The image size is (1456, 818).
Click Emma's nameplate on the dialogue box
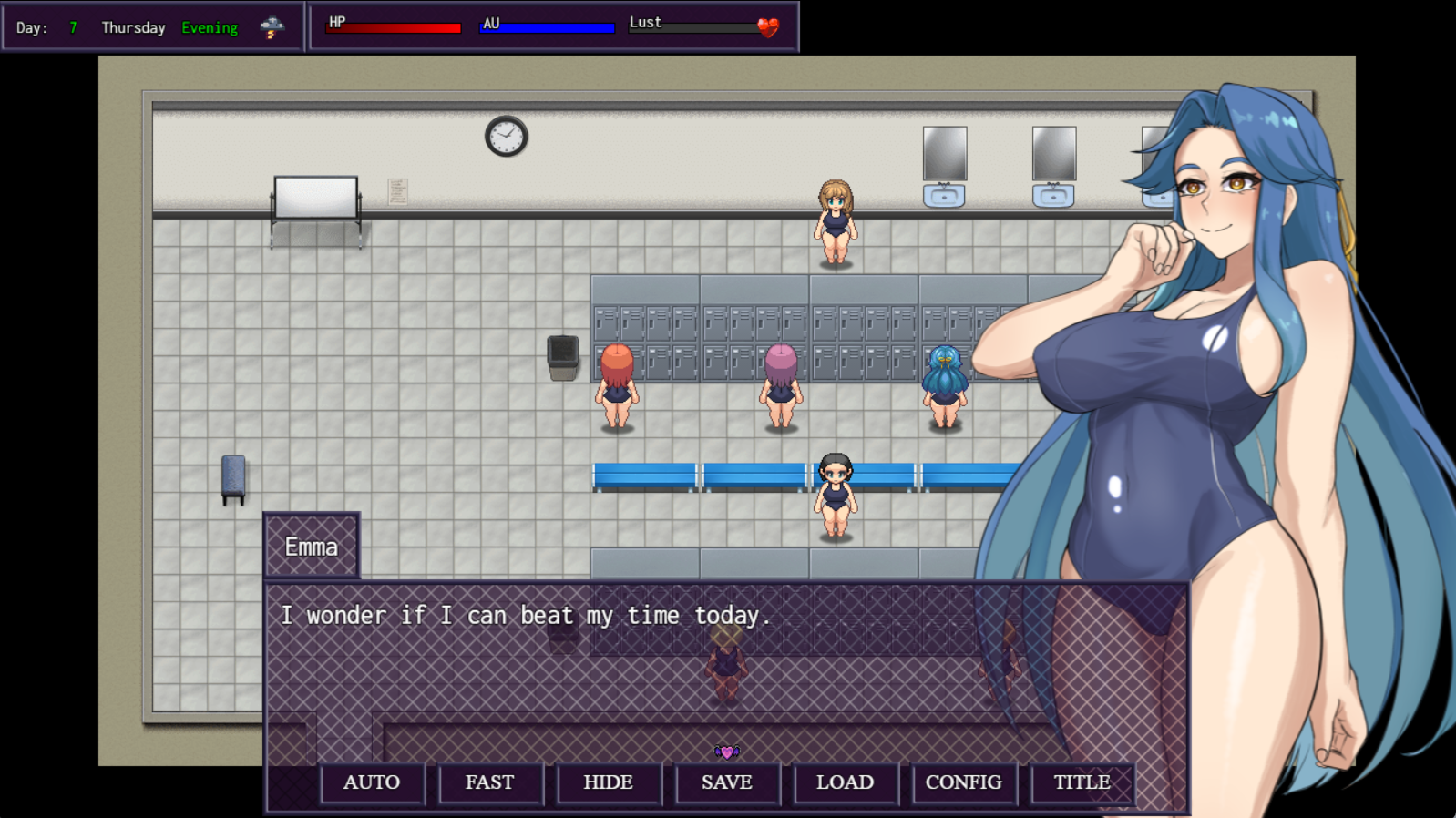tap(311, 547)
